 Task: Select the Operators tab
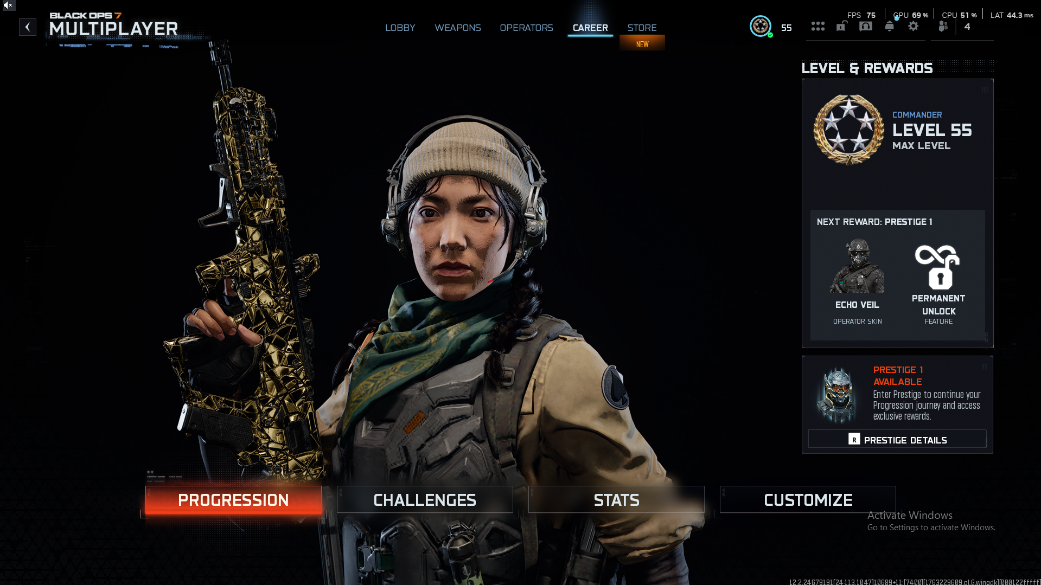(526, 28)
